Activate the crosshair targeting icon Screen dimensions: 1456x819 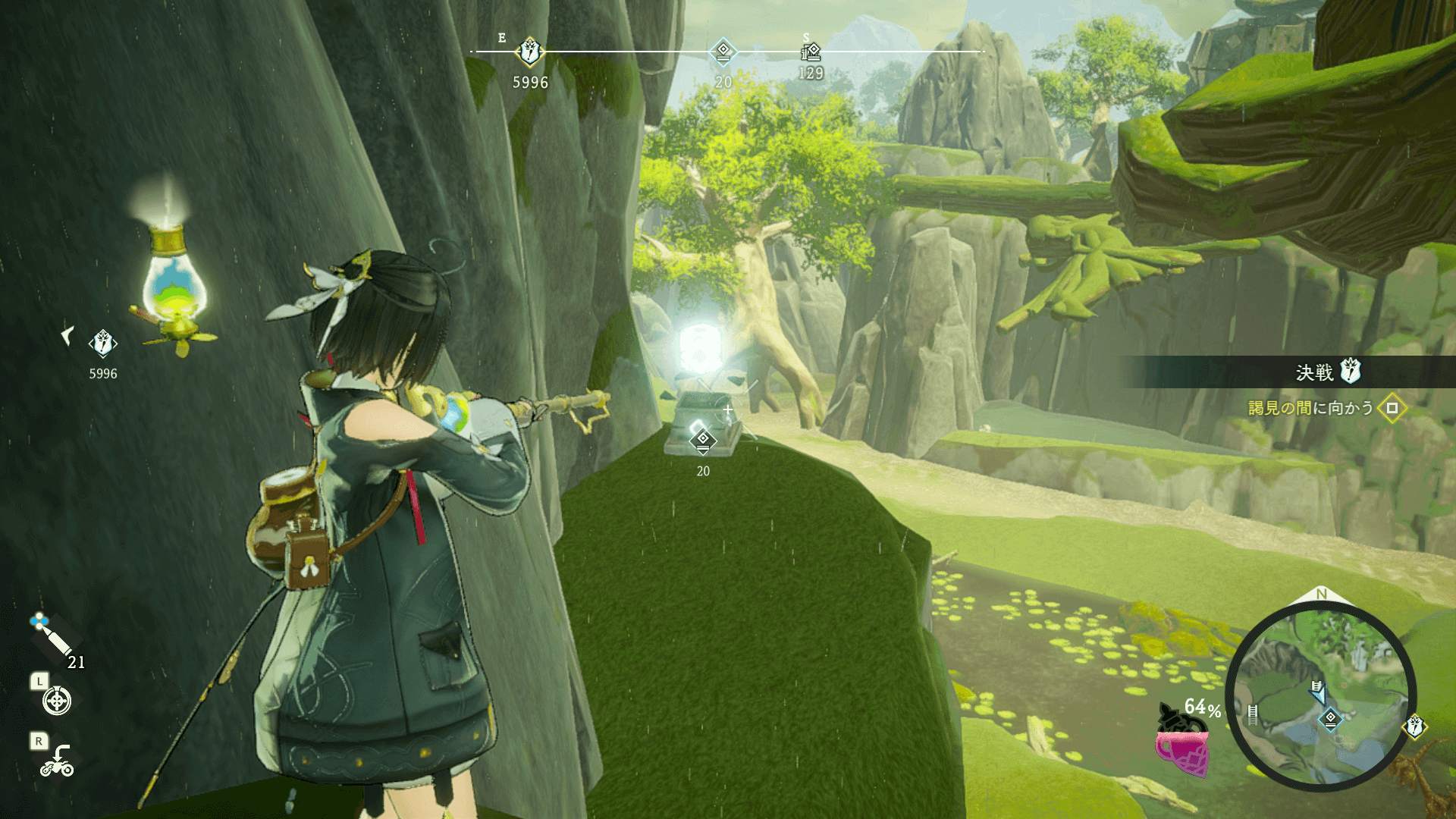click(x=57, y=701)
